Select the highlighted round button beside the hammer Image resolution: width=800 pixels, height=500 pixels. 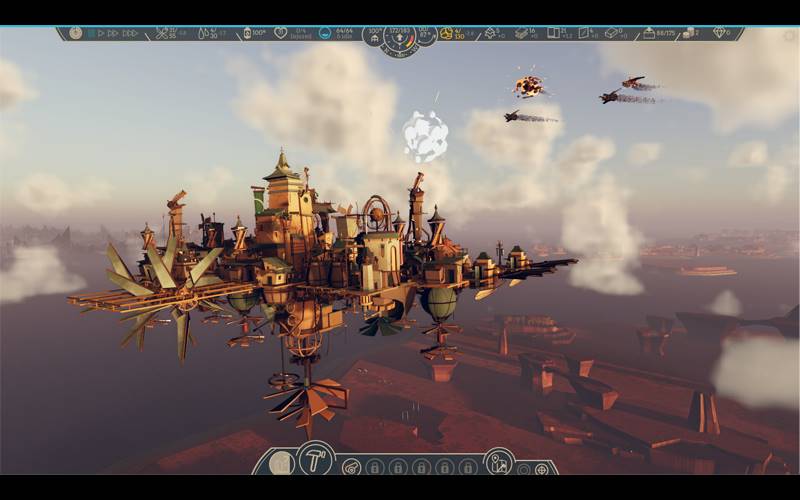282,463
